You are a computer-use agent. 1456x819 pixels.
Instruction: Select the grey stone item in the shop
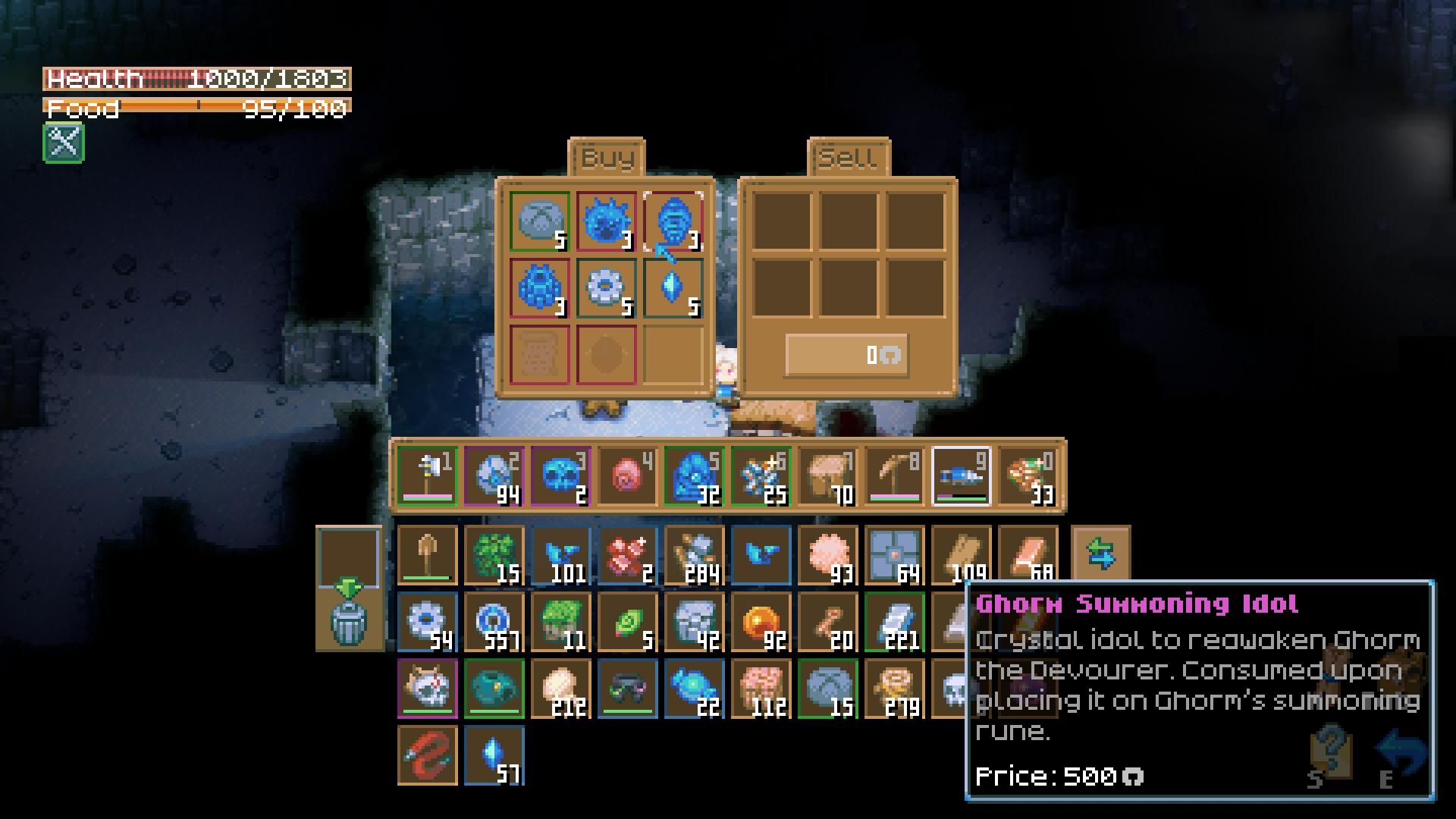point(539,221)
